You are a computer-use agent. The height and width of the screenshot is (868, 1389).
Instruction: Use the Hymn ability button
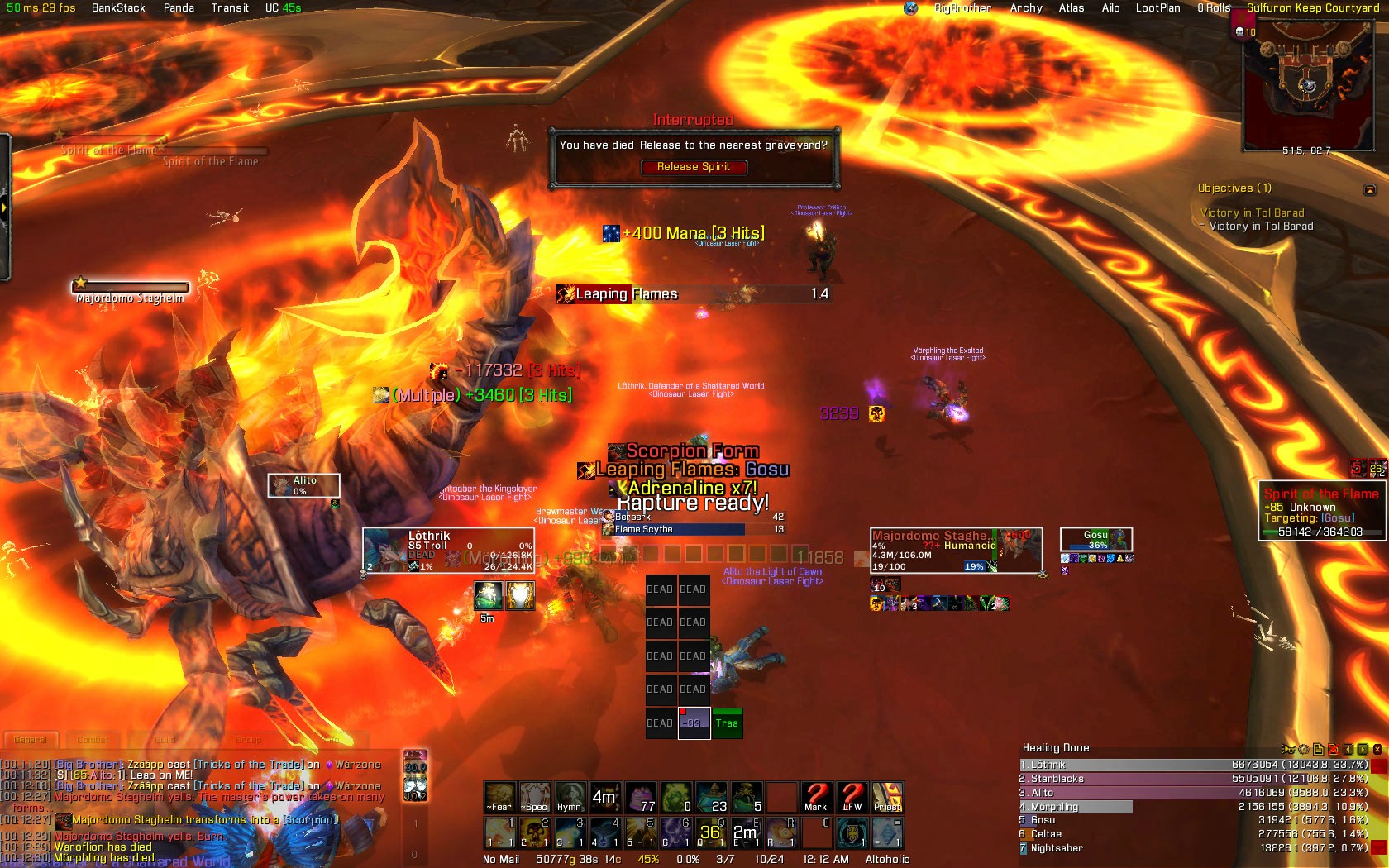[x=569, y=797]
